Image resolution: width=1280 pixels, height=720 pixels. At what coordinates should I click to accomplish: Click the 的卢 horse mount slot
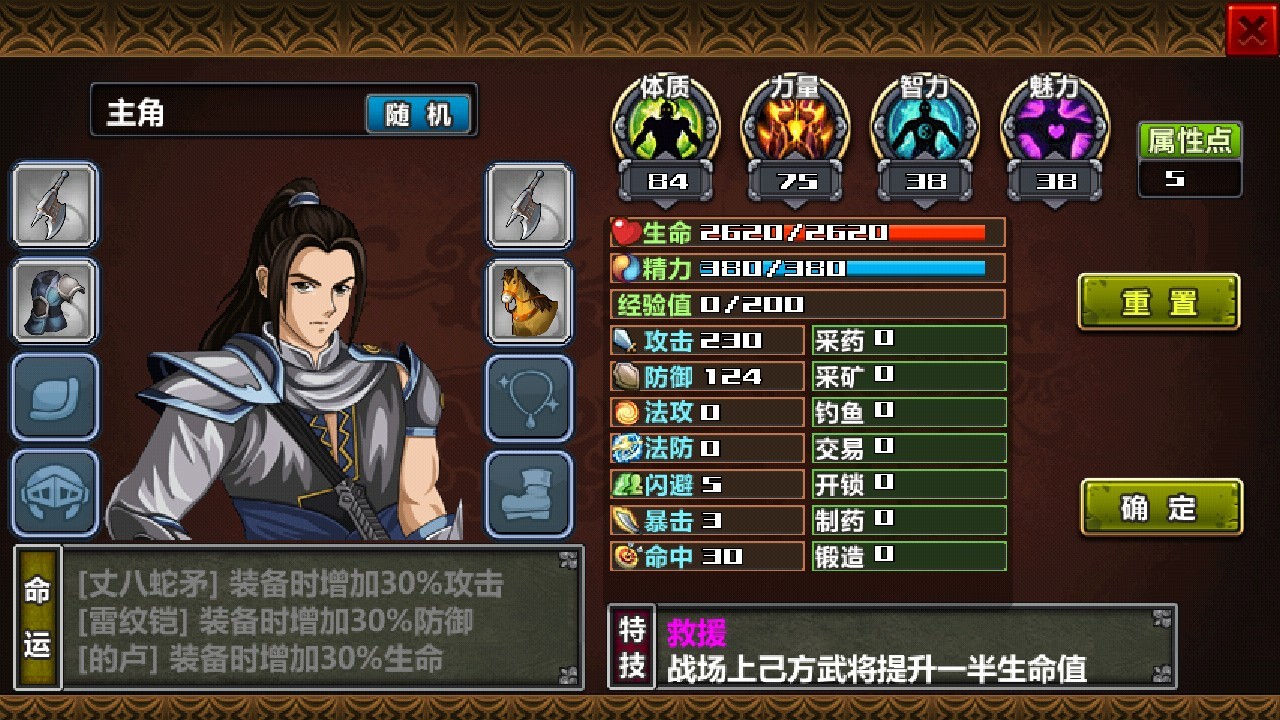[x=530, y=300]
